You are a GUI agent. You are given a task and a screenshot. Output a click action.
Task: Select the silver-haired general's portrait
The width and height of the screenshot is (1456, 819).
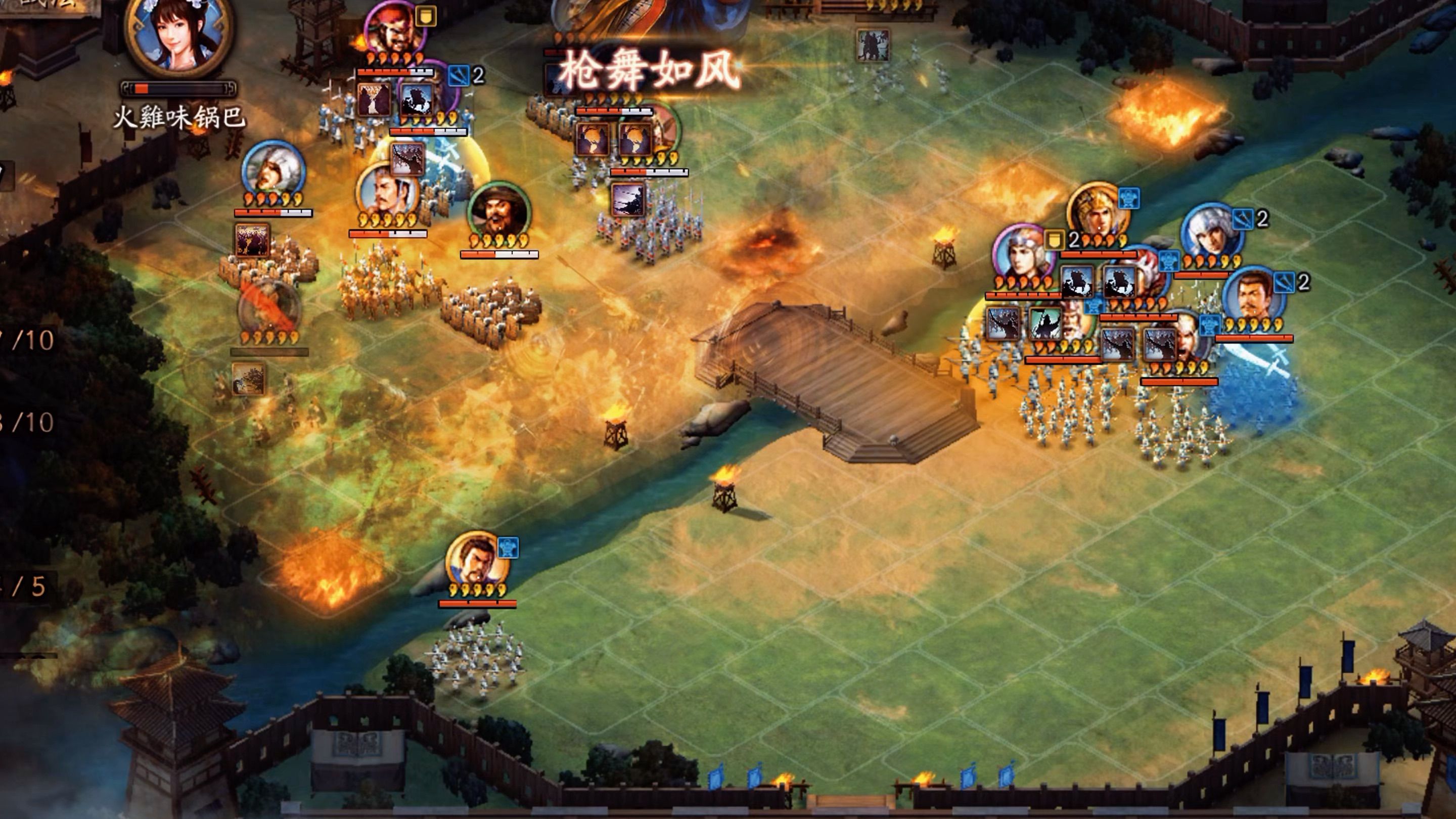coord(1211,233)
